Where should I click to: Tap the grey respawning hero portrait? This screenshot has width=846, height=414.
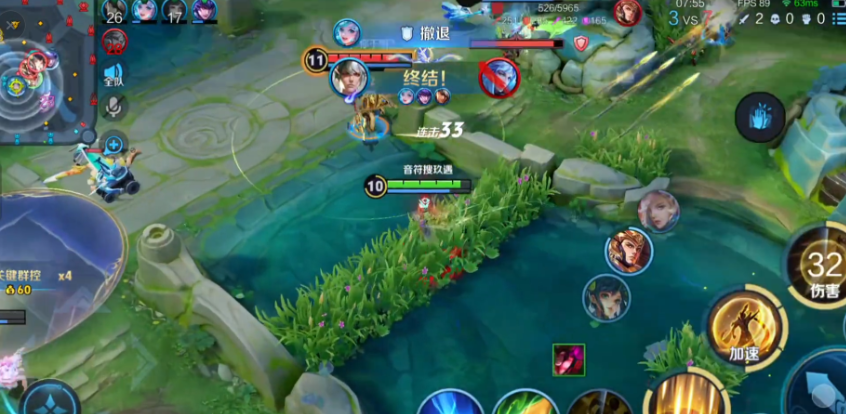pos(114,43)
